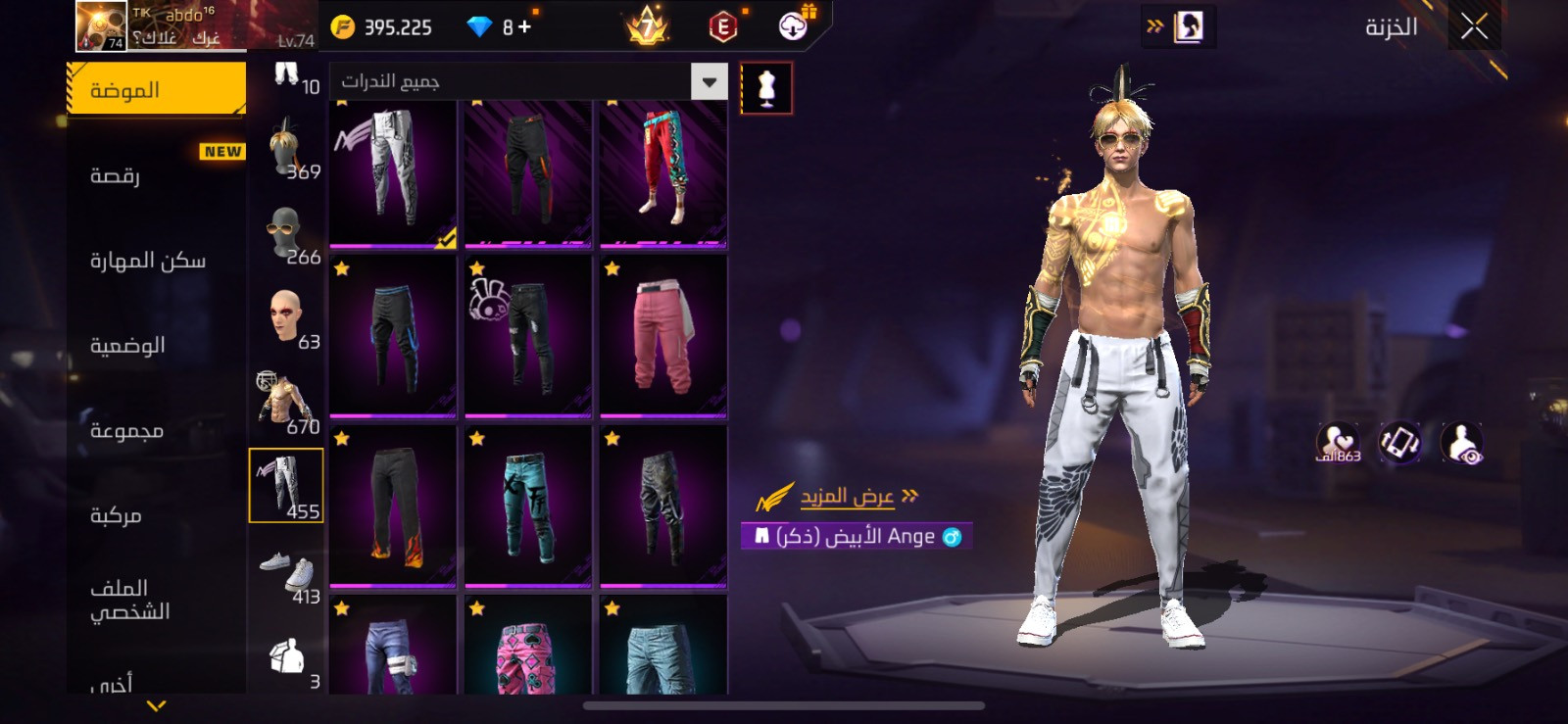Choose the teal graffiti jeans

[528, 507]
